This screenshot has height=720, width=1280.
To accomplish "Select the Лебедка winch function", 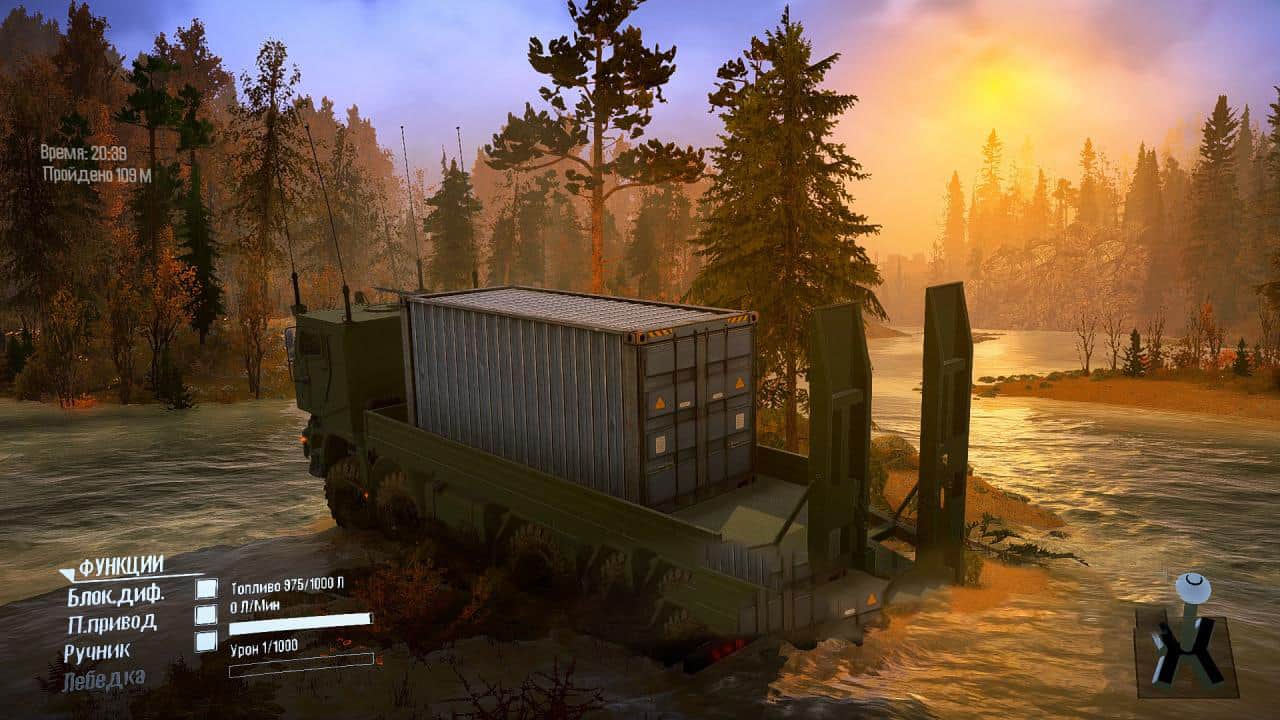I will [104, 679].
